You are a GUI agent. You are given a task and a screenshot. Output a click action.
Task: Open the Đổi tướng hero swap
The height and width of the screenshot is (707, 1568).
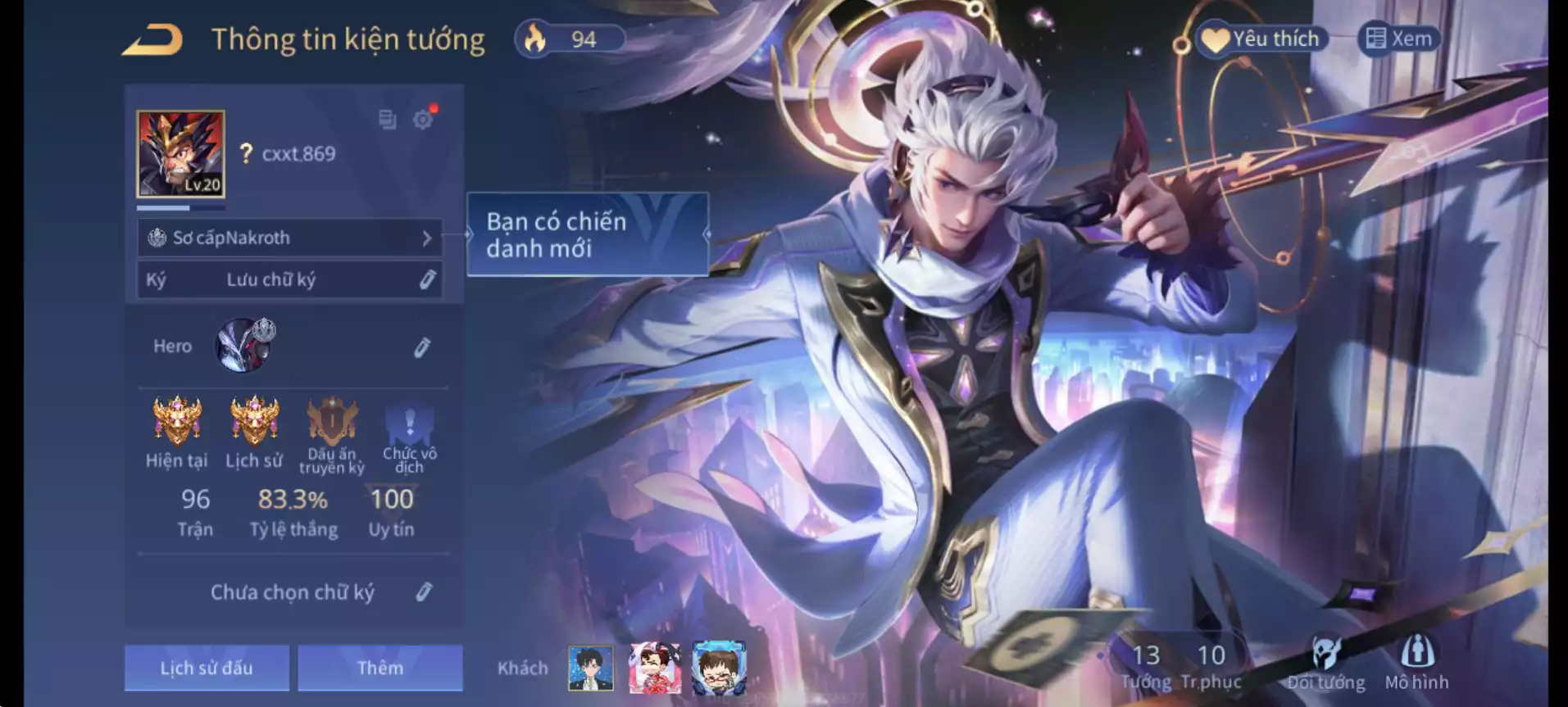point(1325,664)
